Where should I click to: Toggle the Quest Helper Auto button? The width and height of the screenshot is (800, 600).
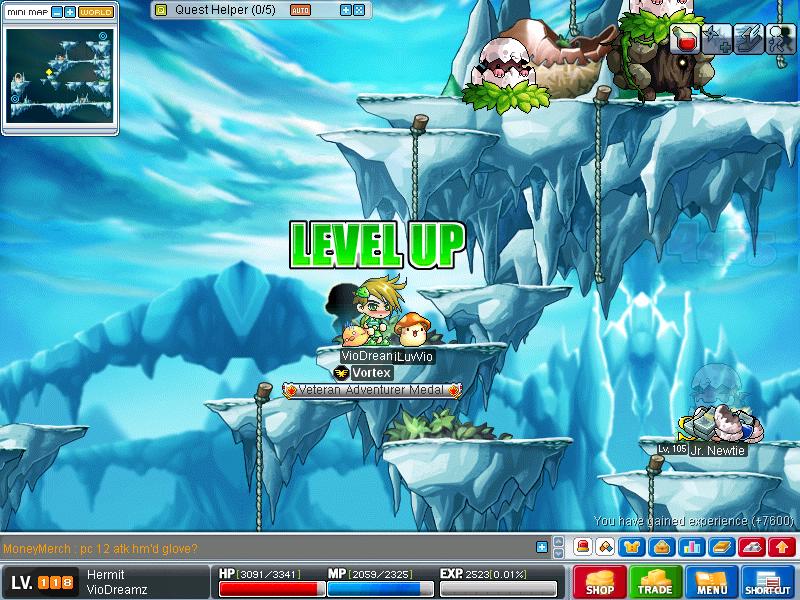click(x=300, y=10)
